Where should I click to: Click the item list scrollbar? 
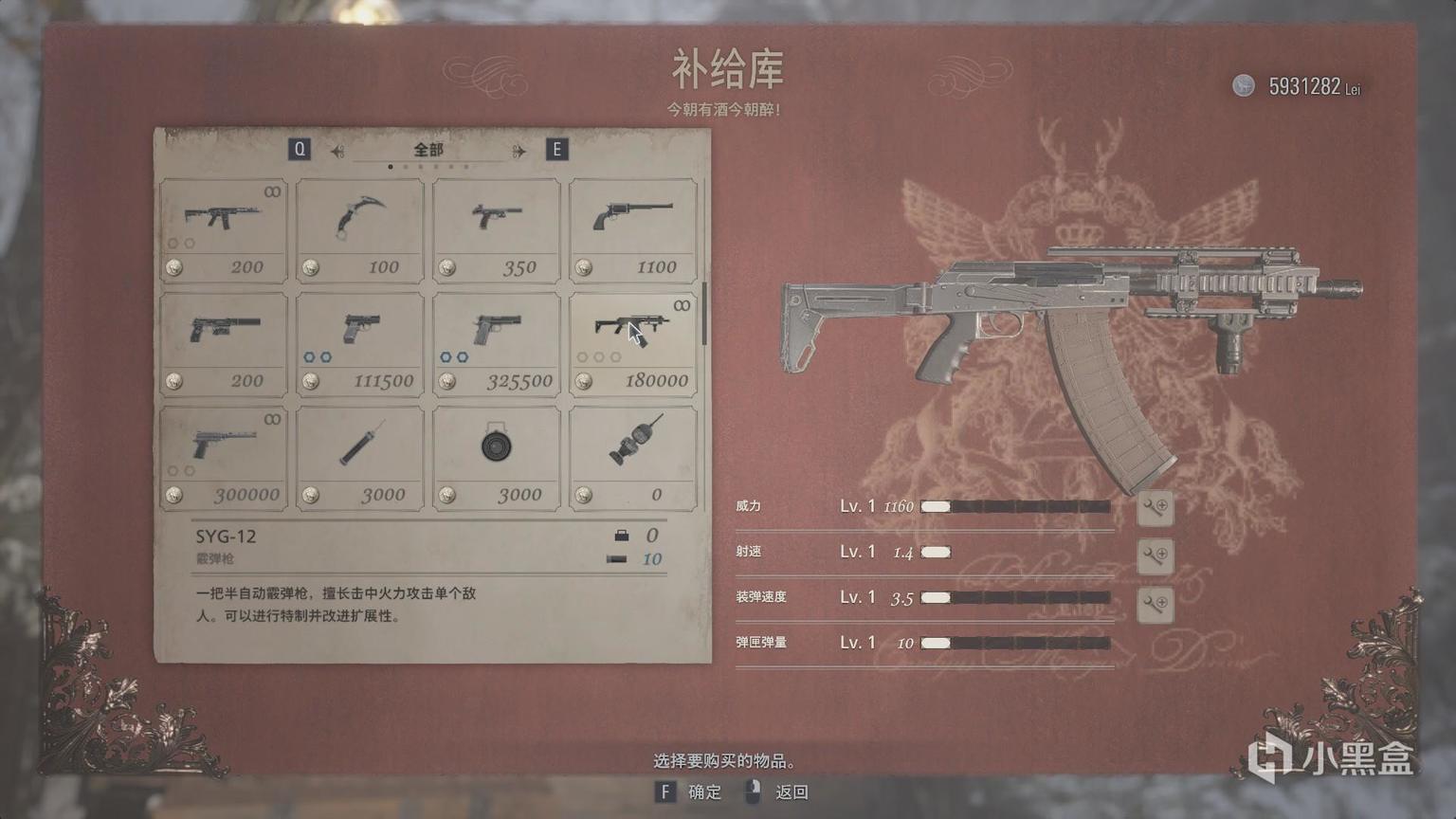[x=704, y=313]
